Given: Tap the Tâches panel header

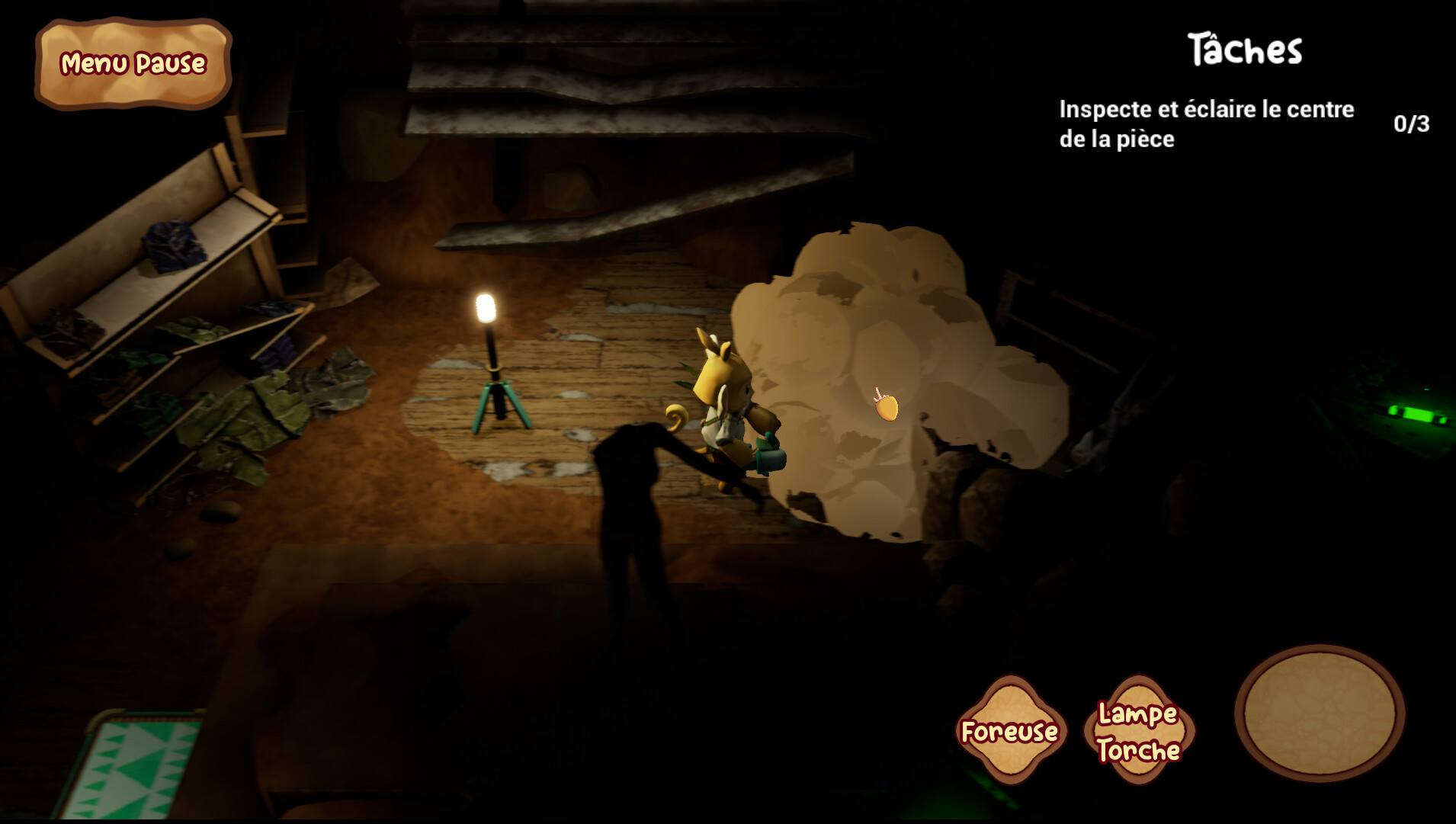Looking at the screenshot, I should pyautogui.click(x=1246, y=47).
